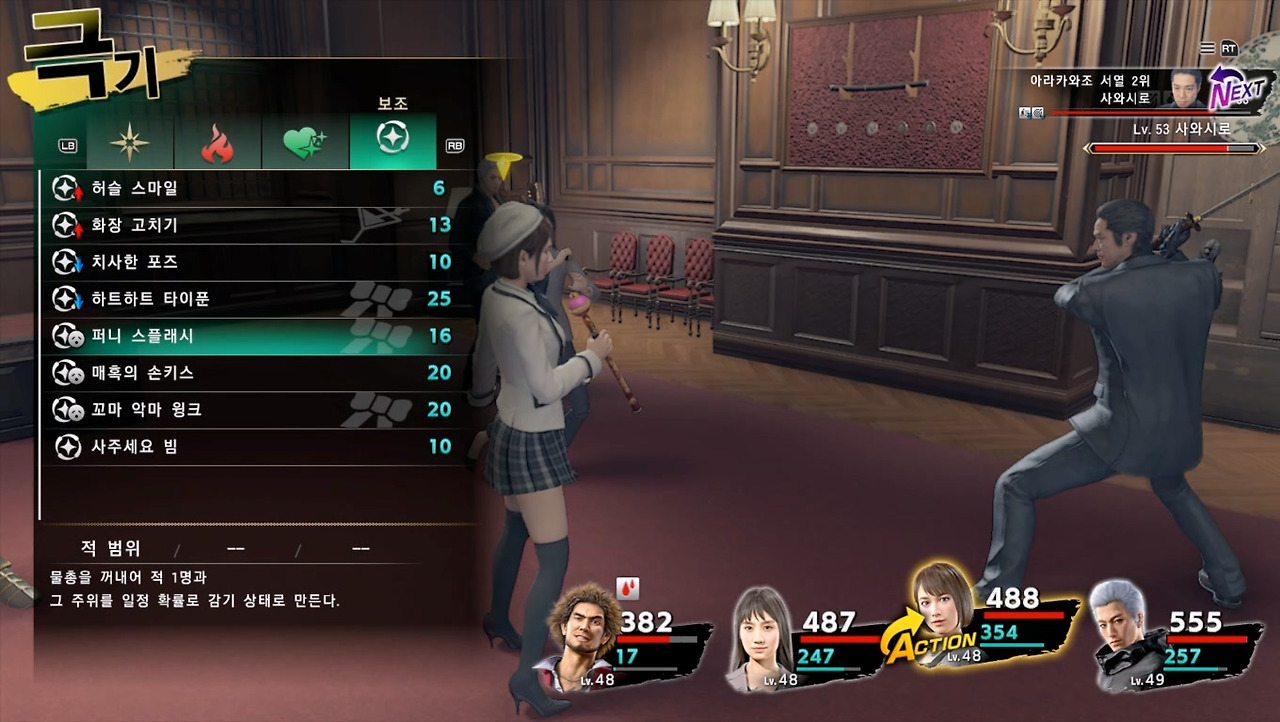Image resolution: width=1280 pixels, height=722 pixels.
Task: Select 치사한 포즈 from the skill list
Action: click(x=250, y=262)
